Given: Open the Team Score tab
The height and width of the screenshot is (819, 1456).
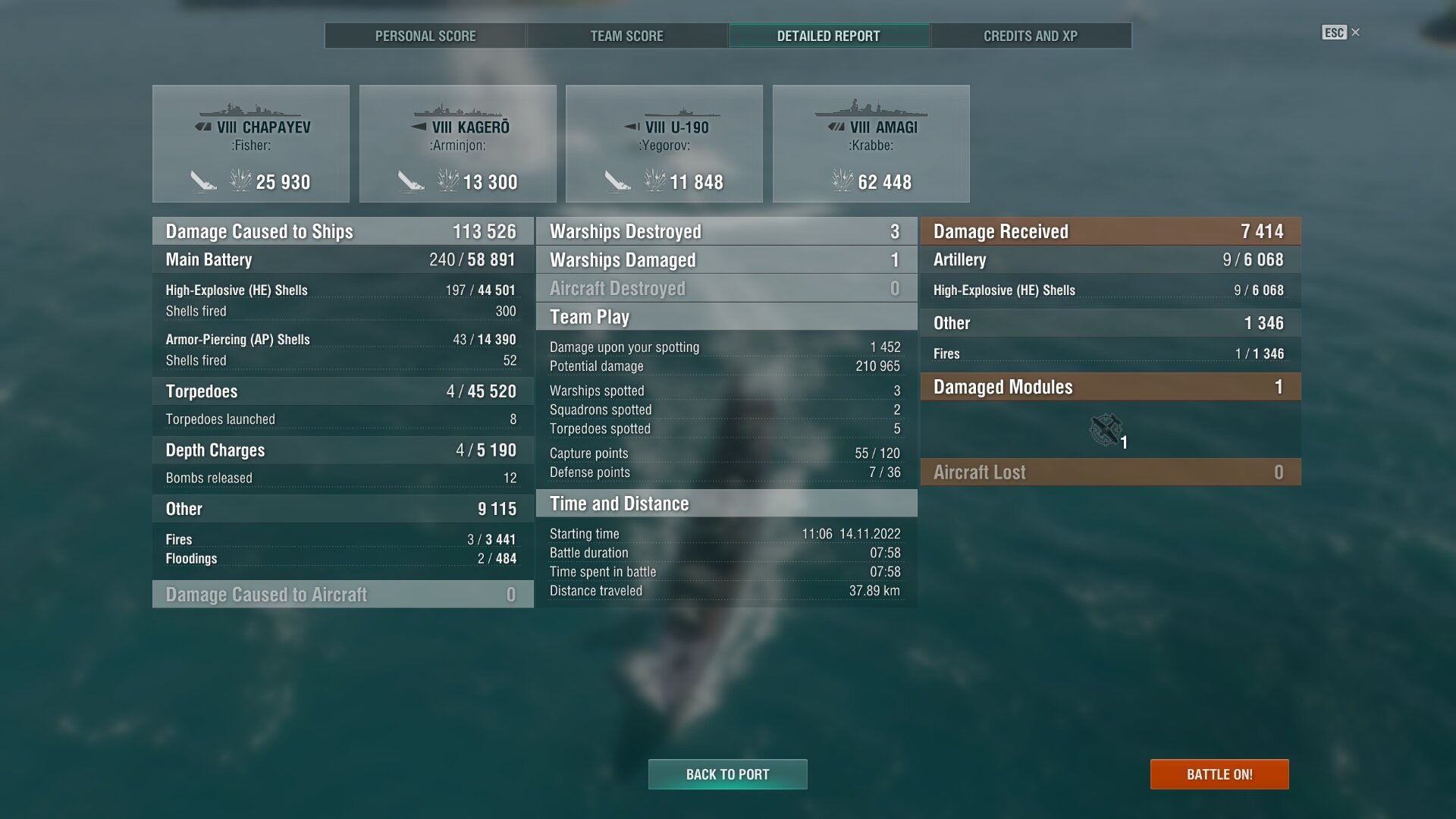Looking at the screenshot, I should tap(626, 36).
